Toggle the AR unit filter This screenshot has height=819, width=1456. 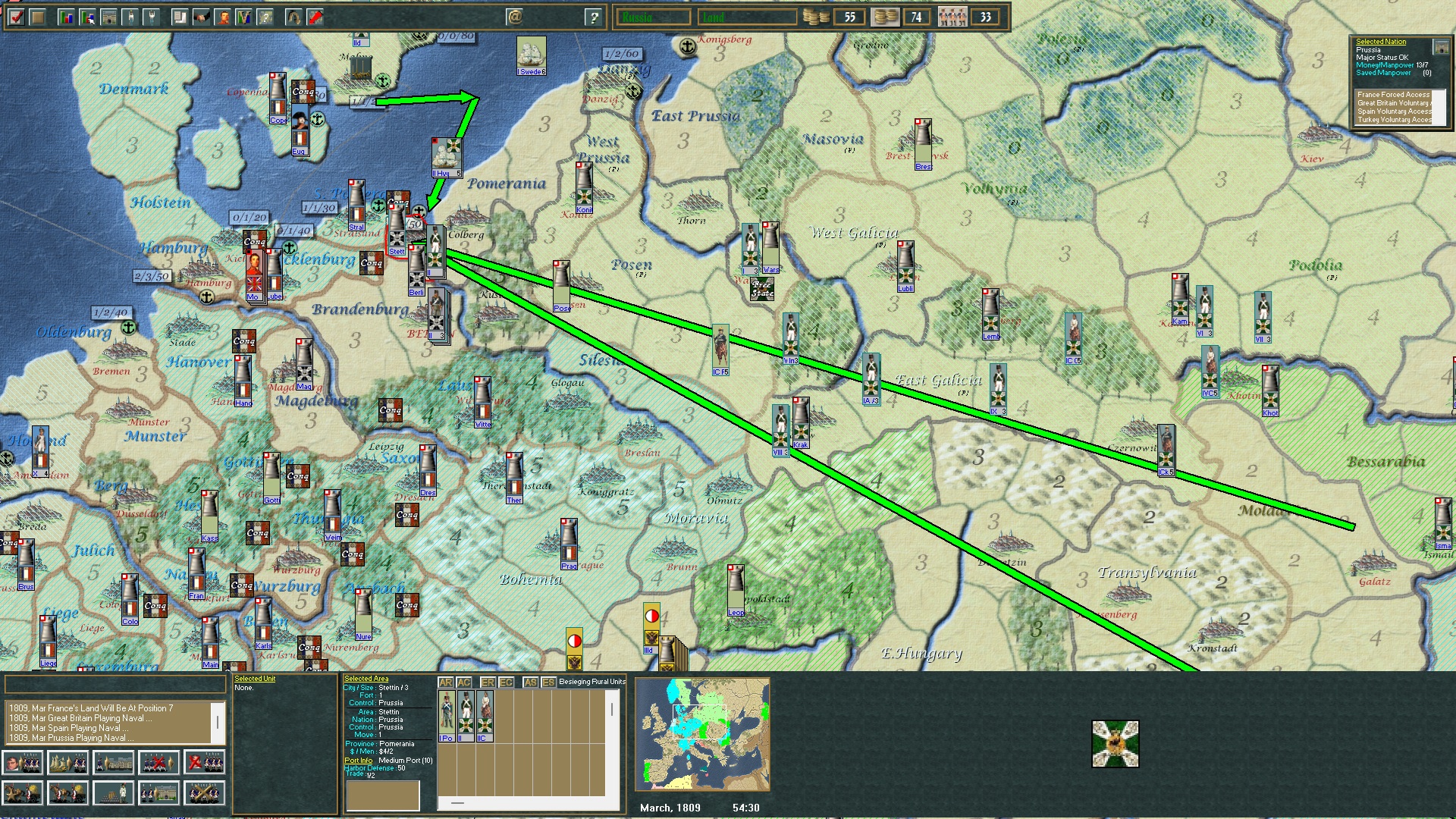tap(446, 682)
